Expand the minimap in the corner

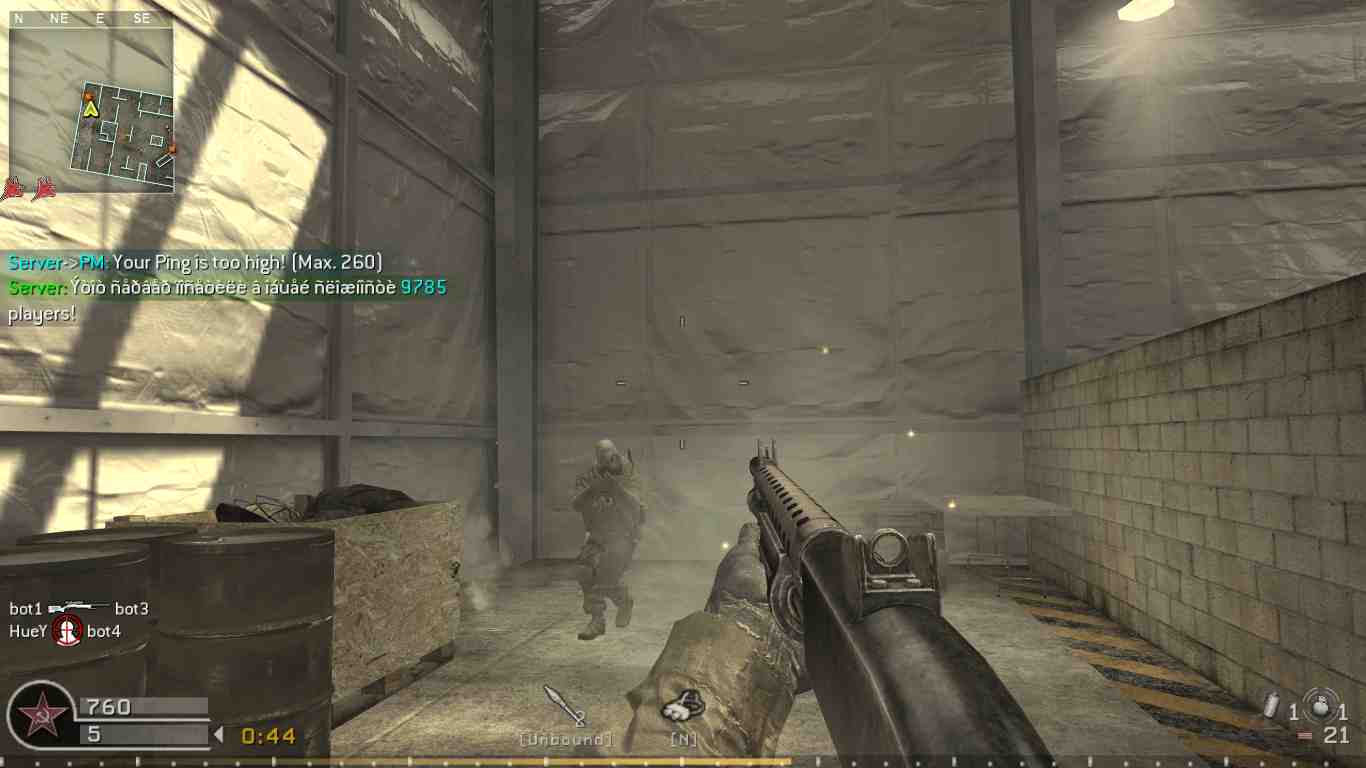click(x=92, y=110)
